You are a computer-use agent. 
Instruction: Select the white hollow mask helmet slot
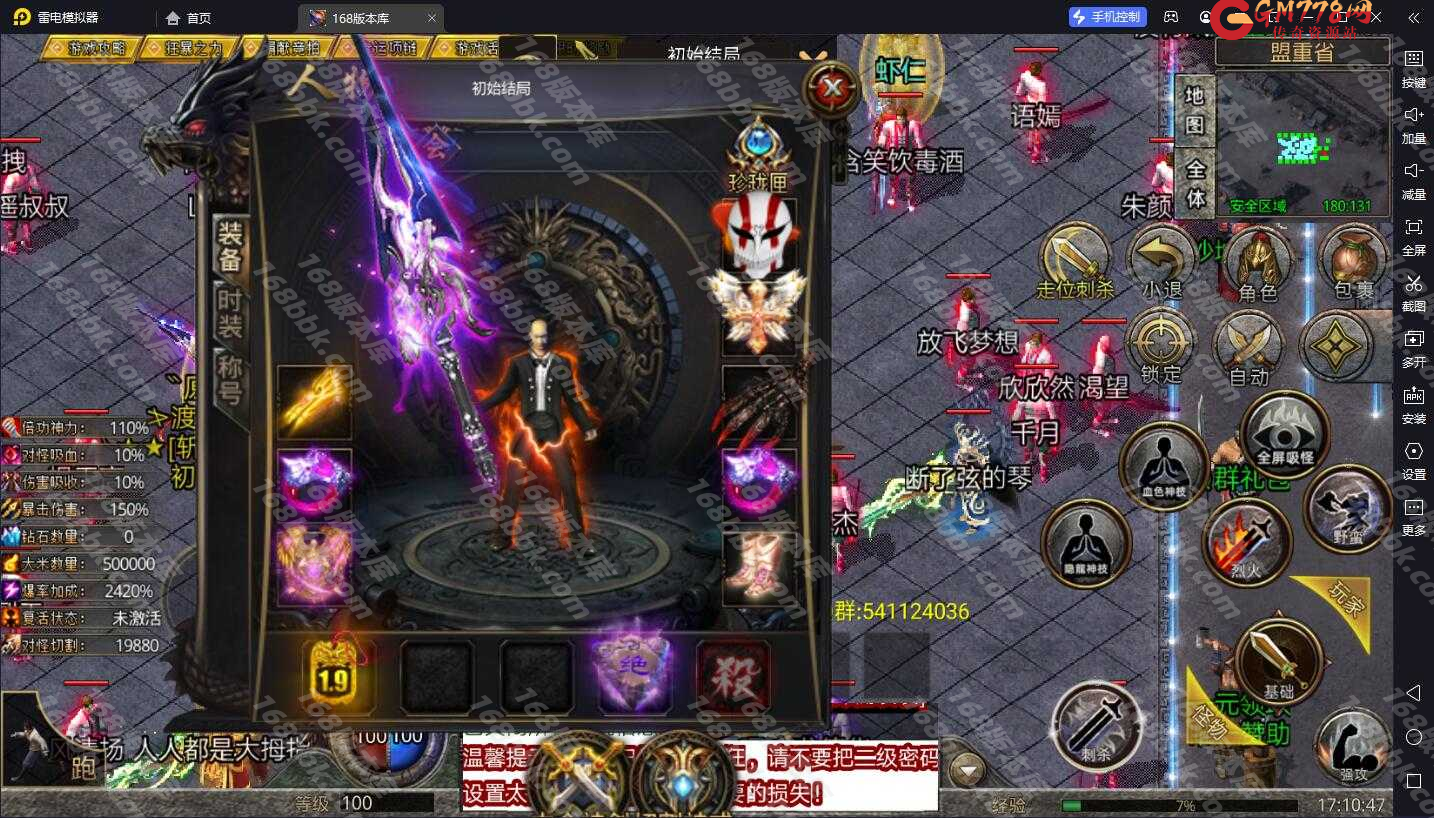(x=759, y=236)
